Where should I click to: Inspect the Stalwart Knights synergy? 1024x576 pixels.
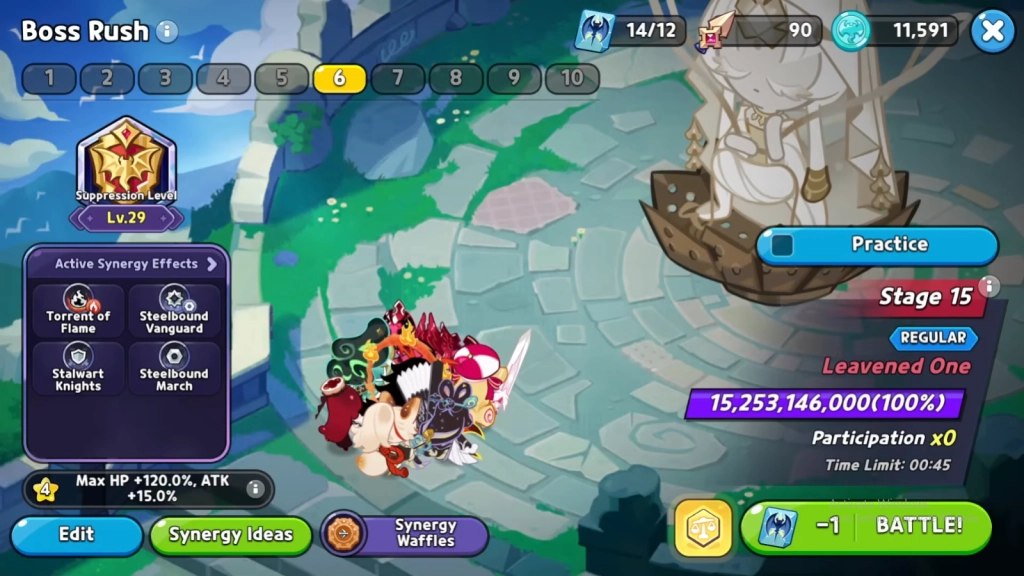pyautogui.click(x=78, y=368)
